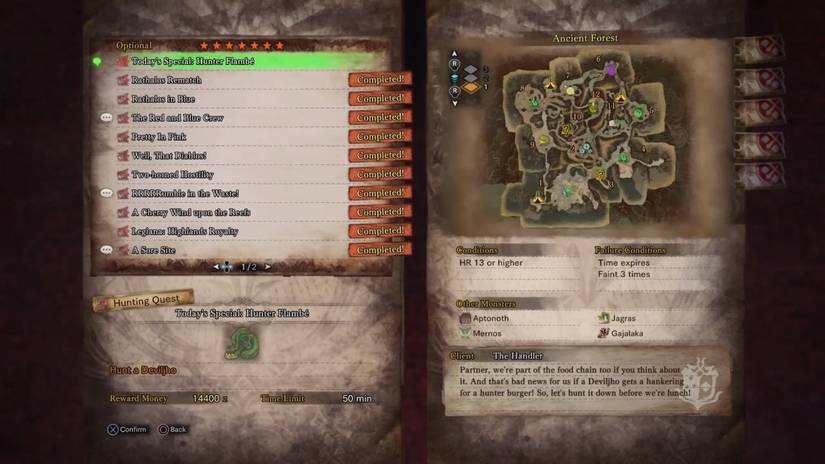
Task: Select RRRRRumble in the Waste! quest
Action: coord(240,193)
